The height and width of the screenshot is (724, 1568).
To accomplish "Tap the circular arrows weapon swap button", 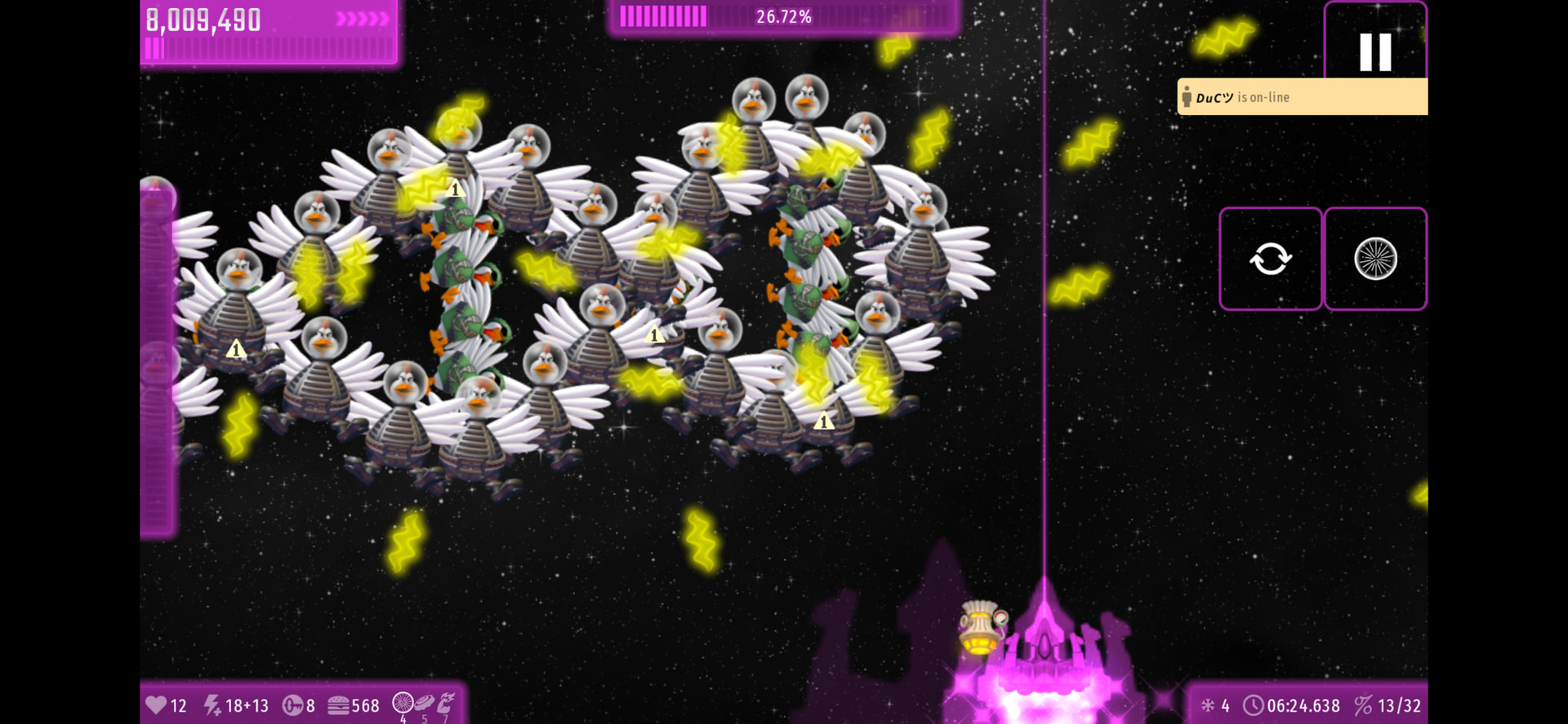I will [1270, 259].
